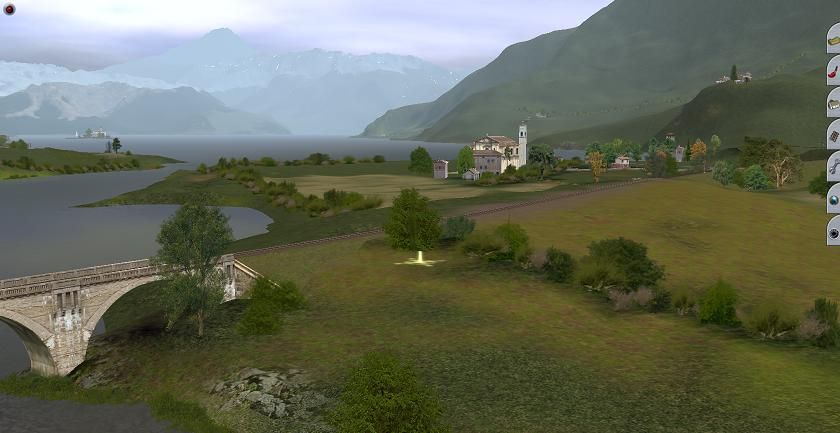The width and height of the screenshot is (840, 433).
Task: Open the wrench tools tab
Action: tap(833, 167)
